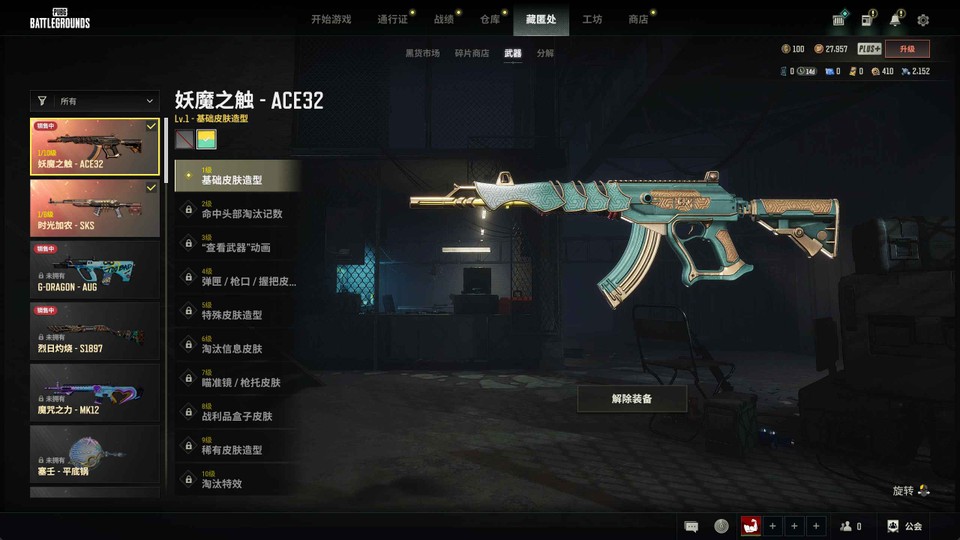Image resolution: width=960 pixels, height=540 pixels.
Task: Select the 烈日灼烧 S1897 skin
Action: coord(95,330)
